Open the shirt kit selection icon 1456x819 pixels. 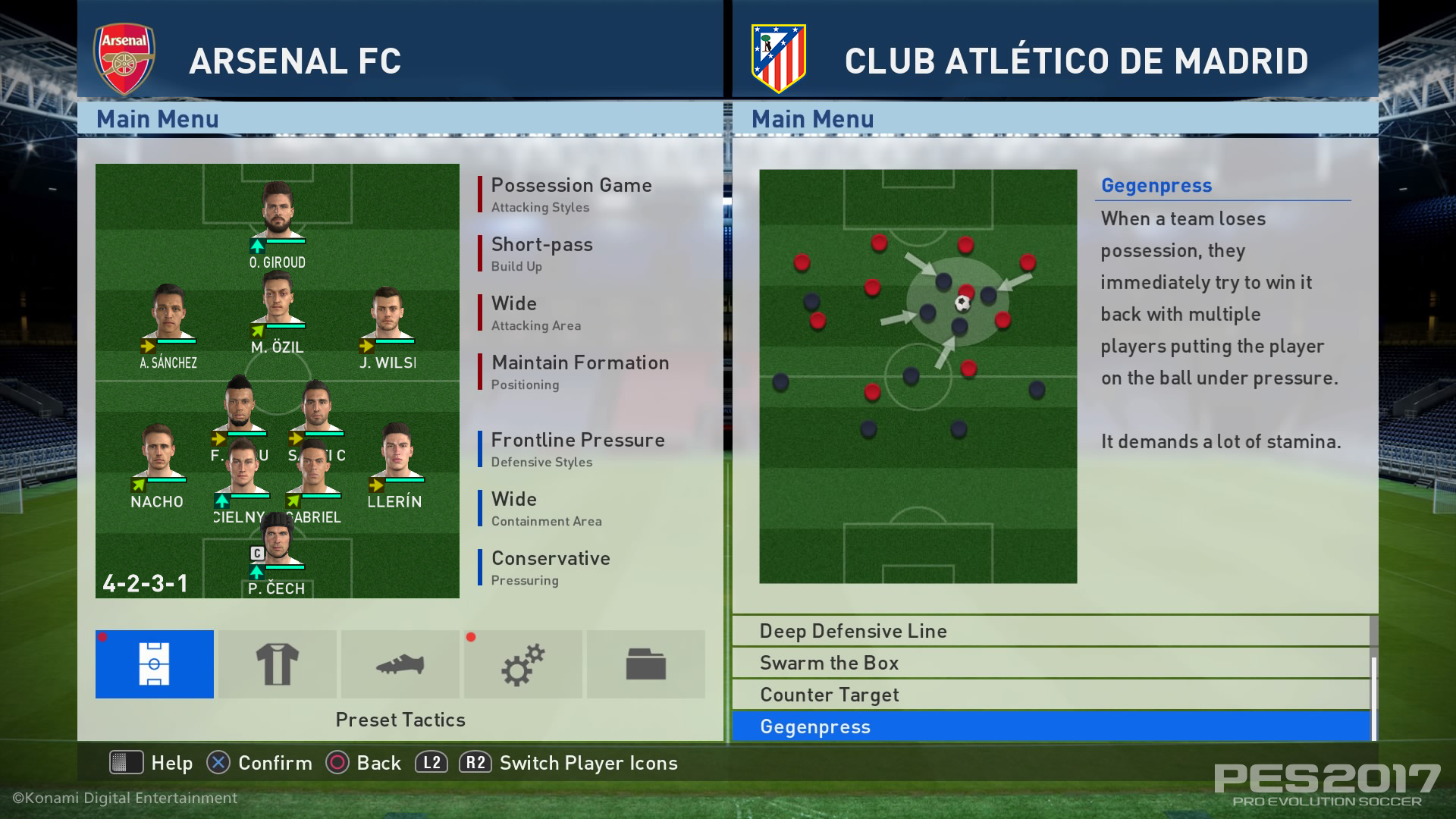tap(277, 664)
